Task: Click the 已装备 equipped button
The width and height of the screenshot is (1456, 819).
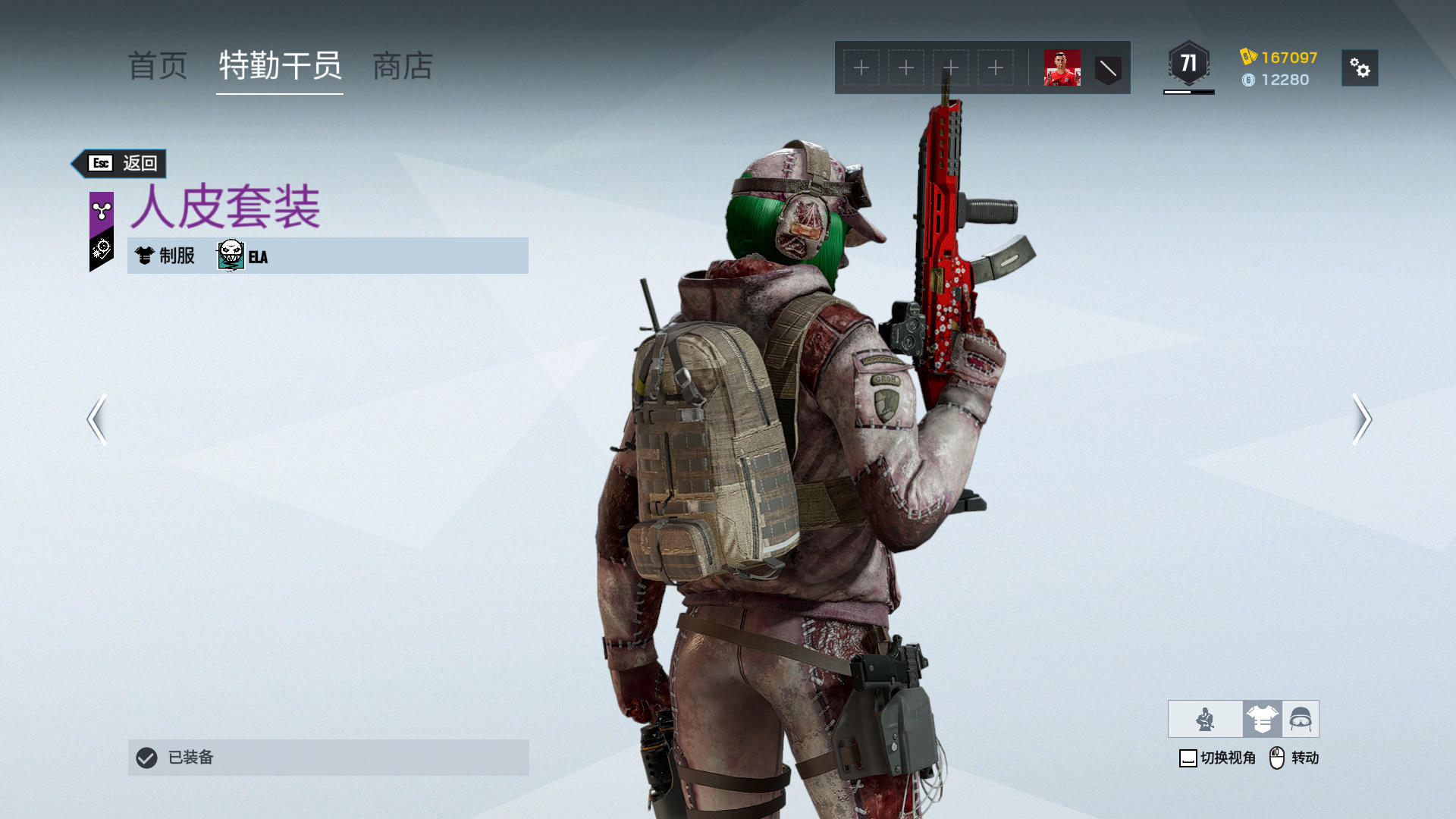Action: [328, 758]
